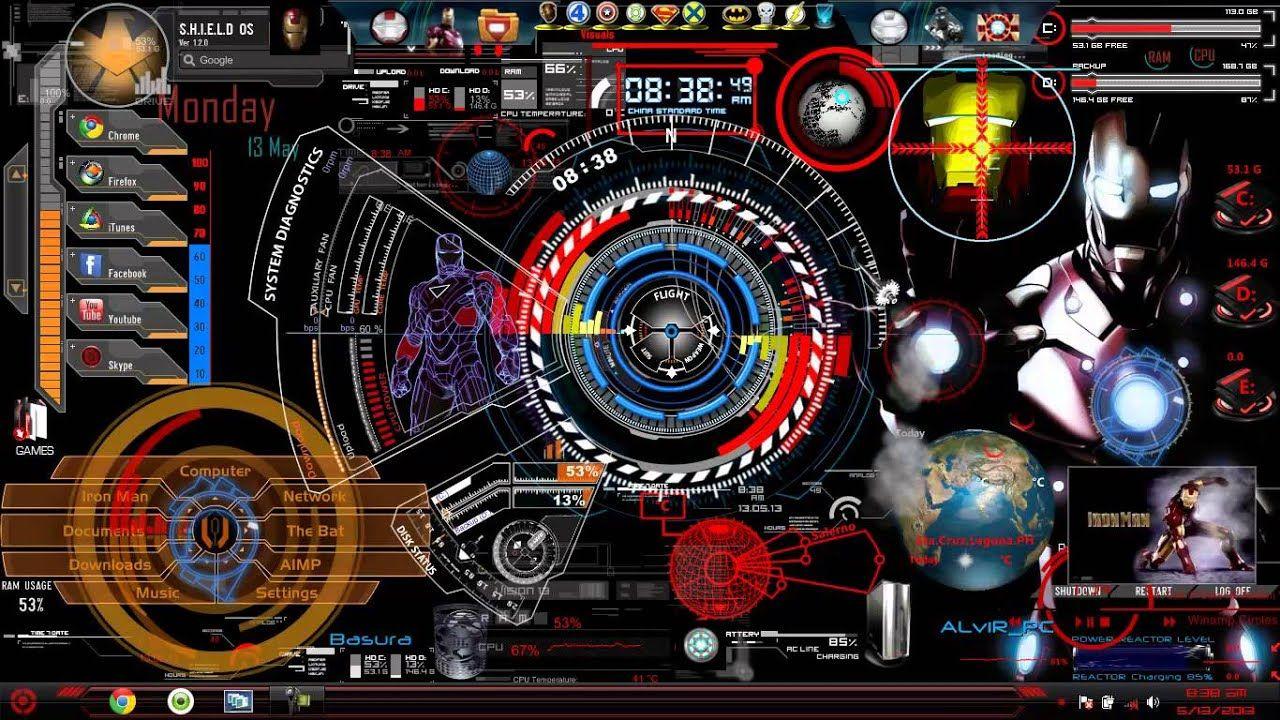Click the Captain America shield dock icon
1280x720 pixels.
607,14
